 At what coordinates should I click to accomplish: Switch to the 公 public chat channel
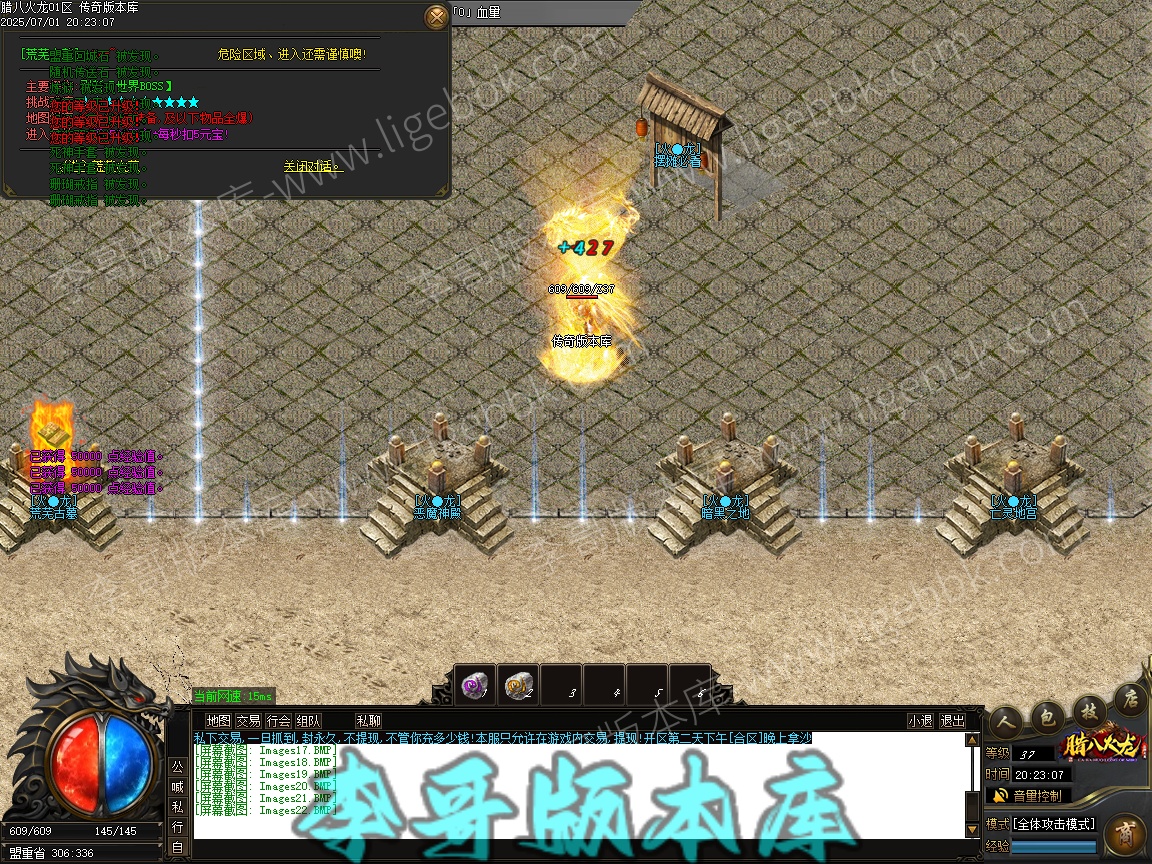[x=177, y=767]
